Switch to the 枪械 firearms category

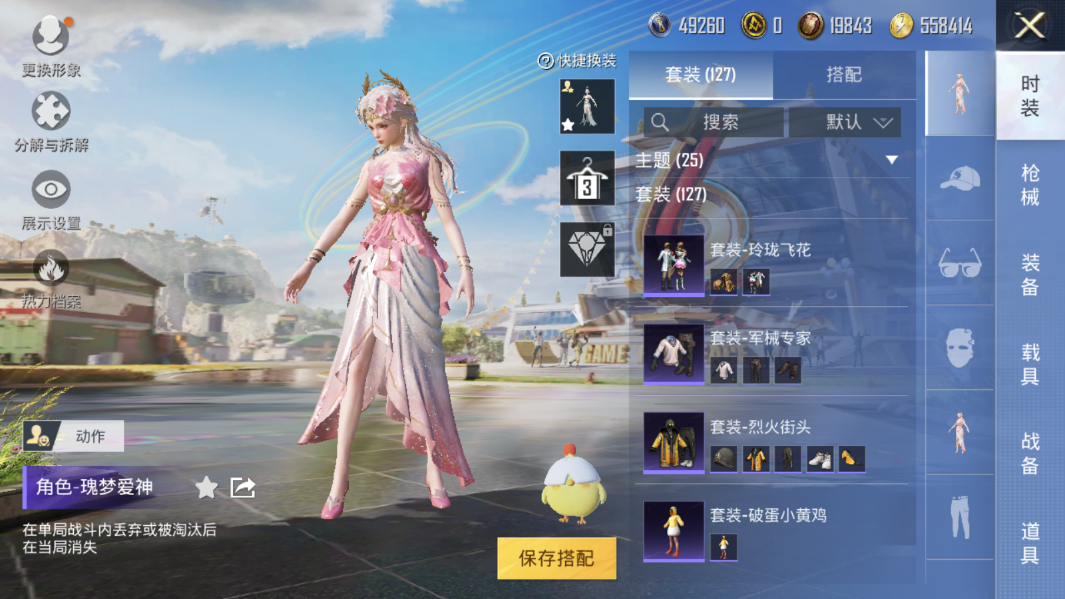pyautogui.click(x=1030, y=185)
